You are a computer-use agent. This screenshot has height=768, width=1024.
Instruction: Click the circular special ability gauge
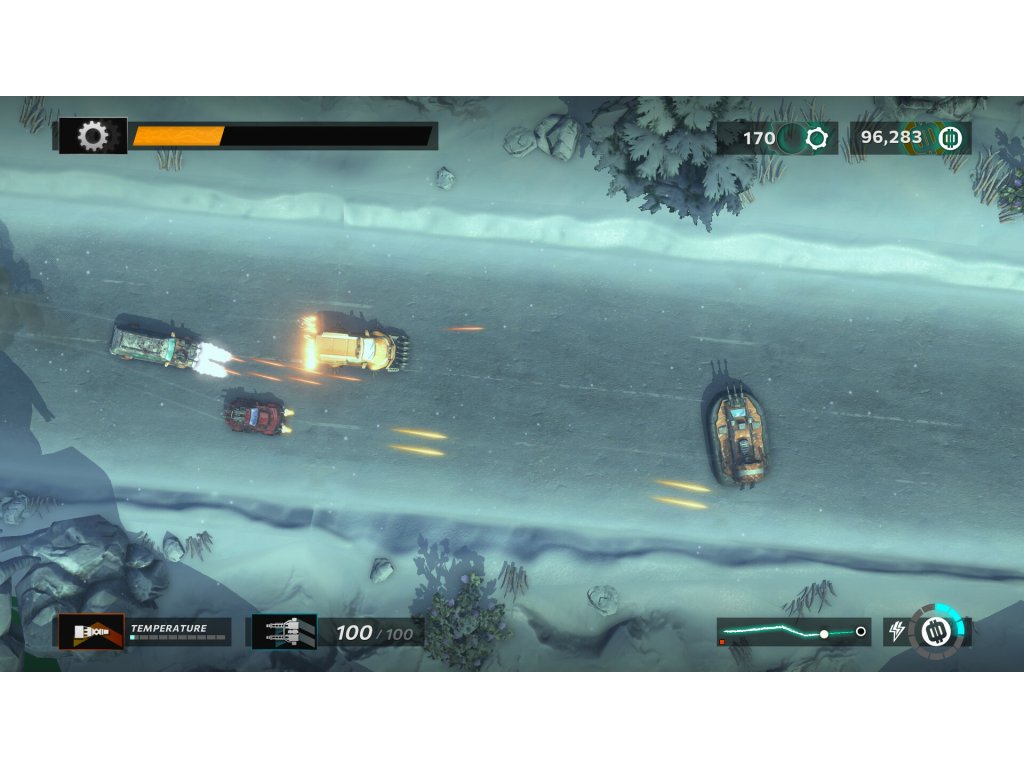click(939, 629)
